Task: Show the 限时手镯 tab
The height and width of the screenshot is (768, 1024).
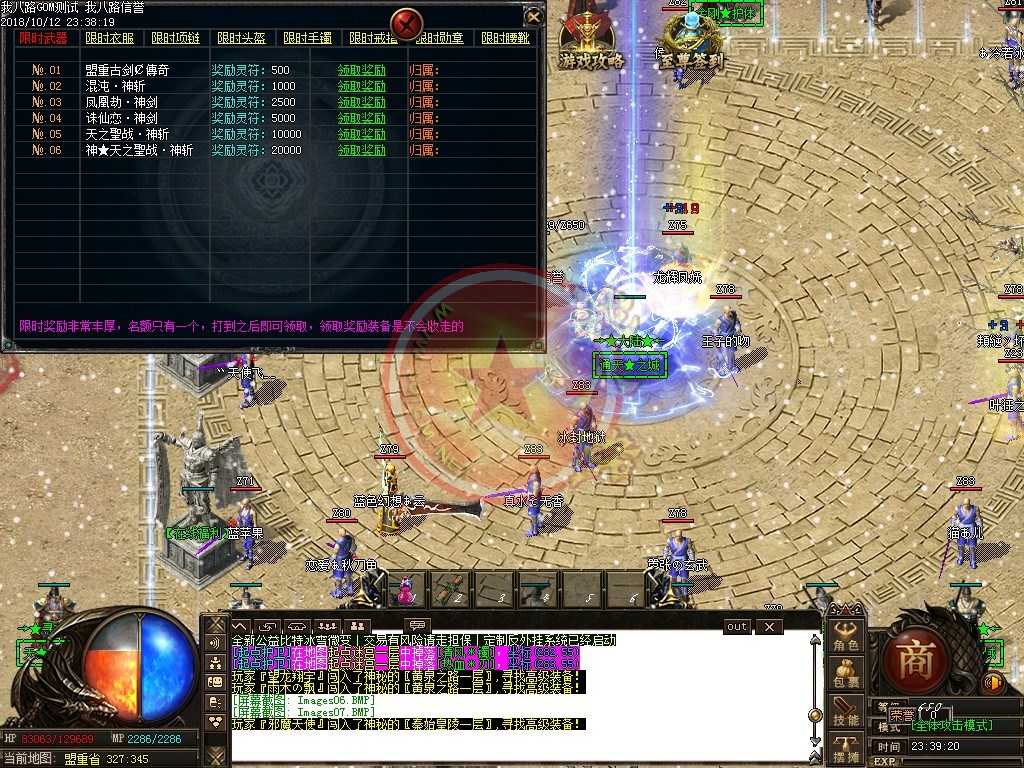Action: tap(307, 38)
